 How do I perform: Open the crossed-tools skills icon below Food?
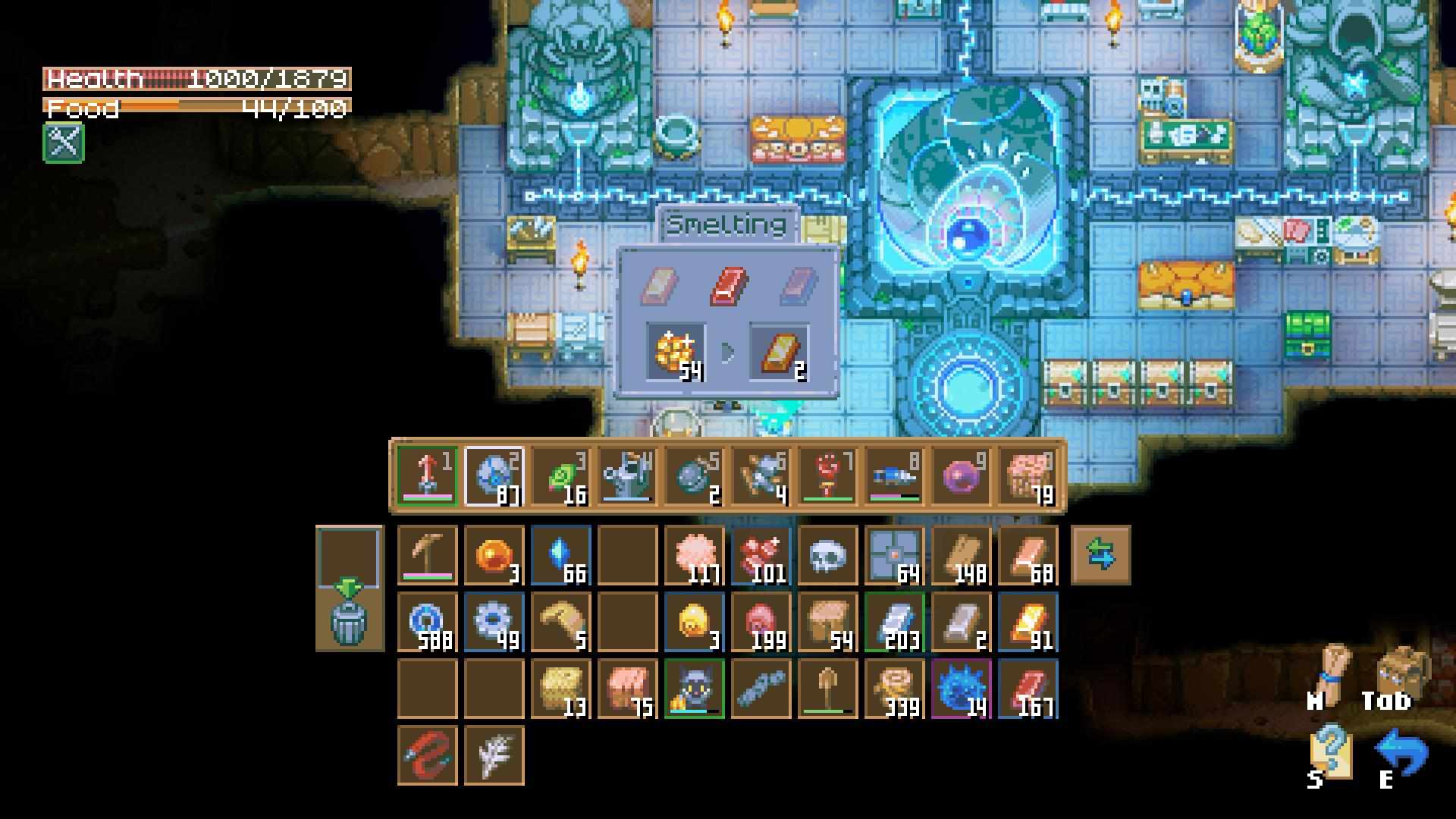coord(64,143)
